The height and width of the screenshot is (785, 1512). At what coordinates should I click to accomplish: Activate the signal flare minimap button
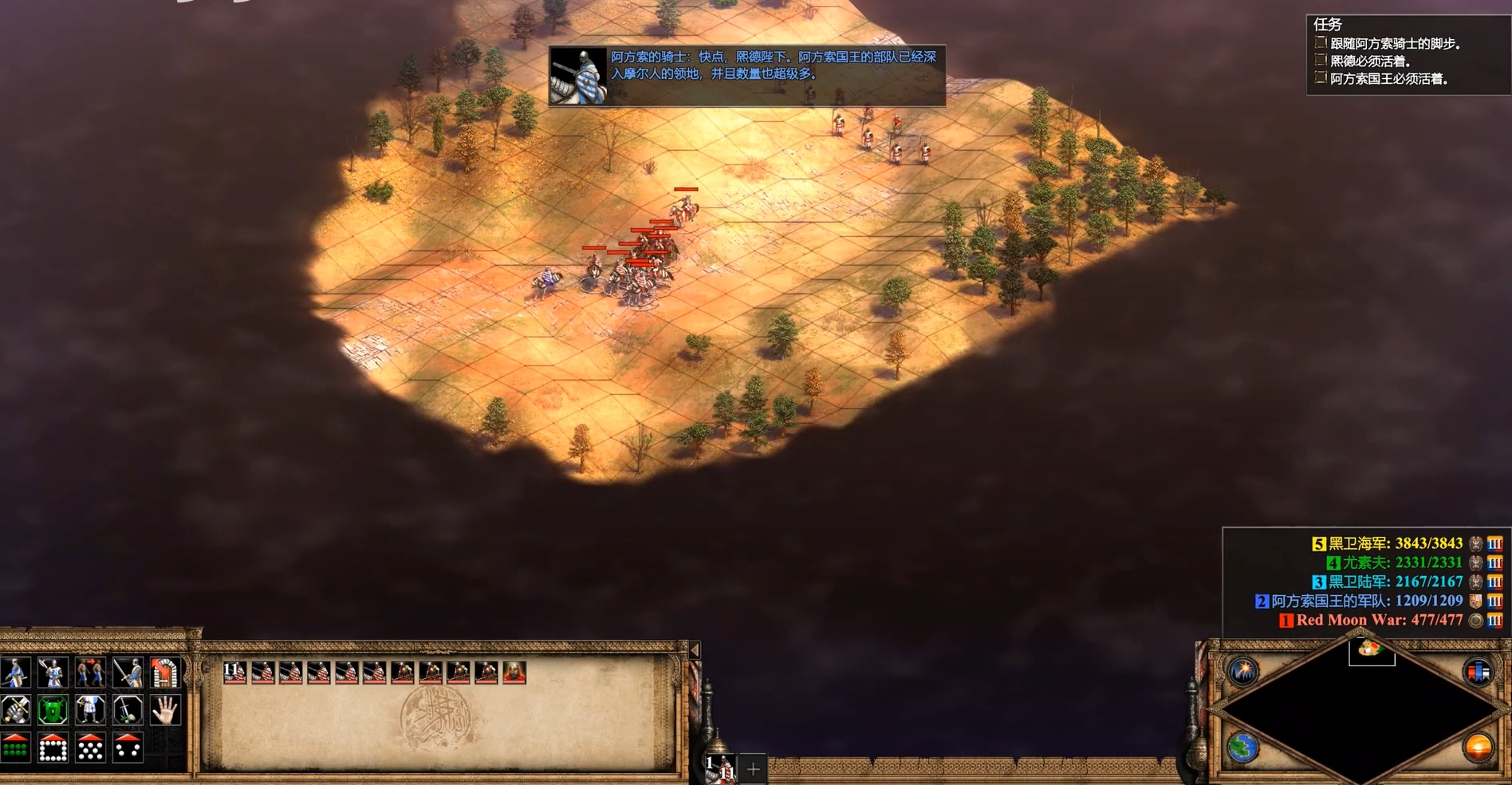tap(1243, 672)
